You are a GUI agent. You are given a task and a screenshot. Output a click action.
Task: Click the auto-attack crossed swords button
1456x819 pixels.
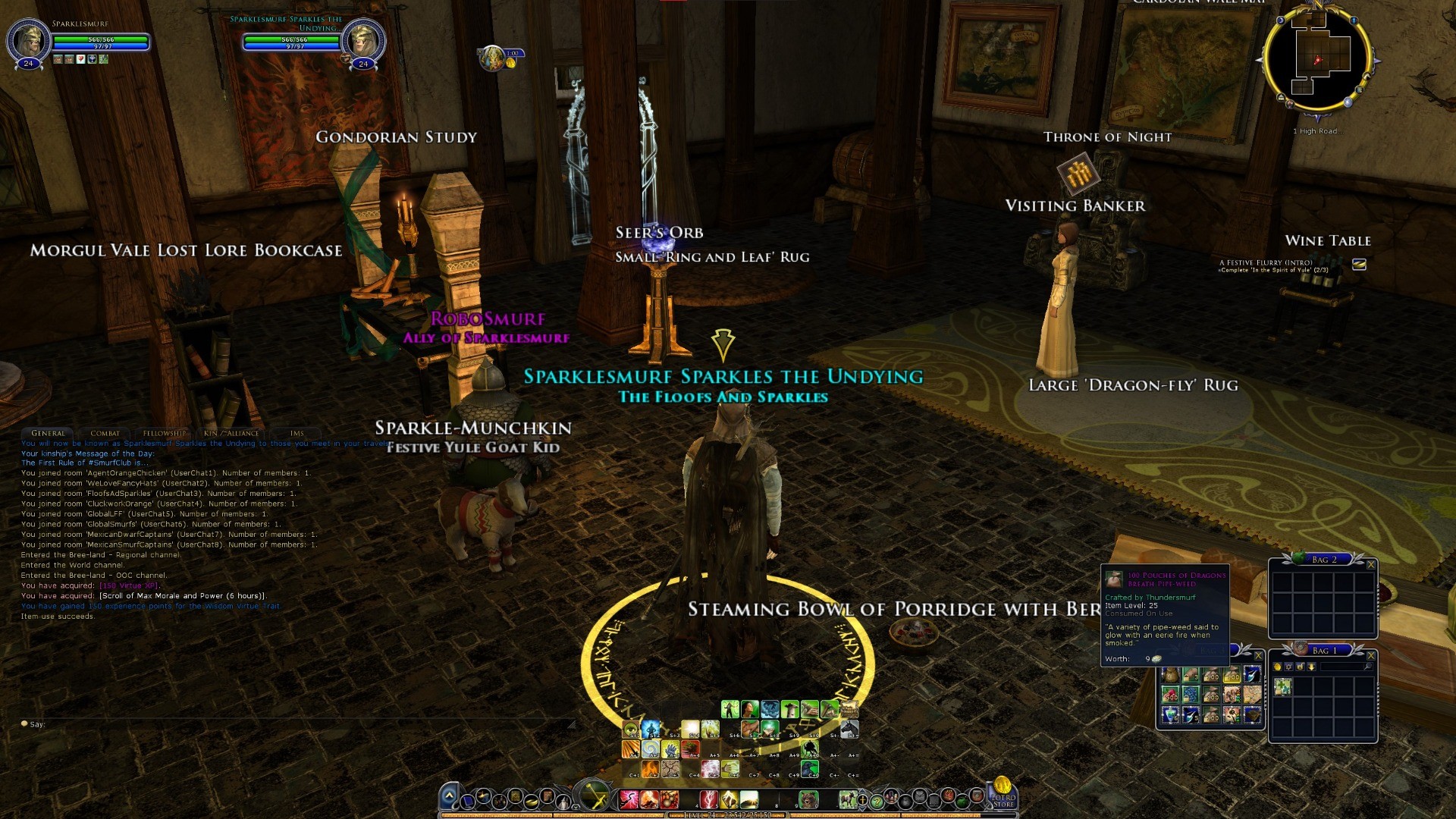click(595, 798)
